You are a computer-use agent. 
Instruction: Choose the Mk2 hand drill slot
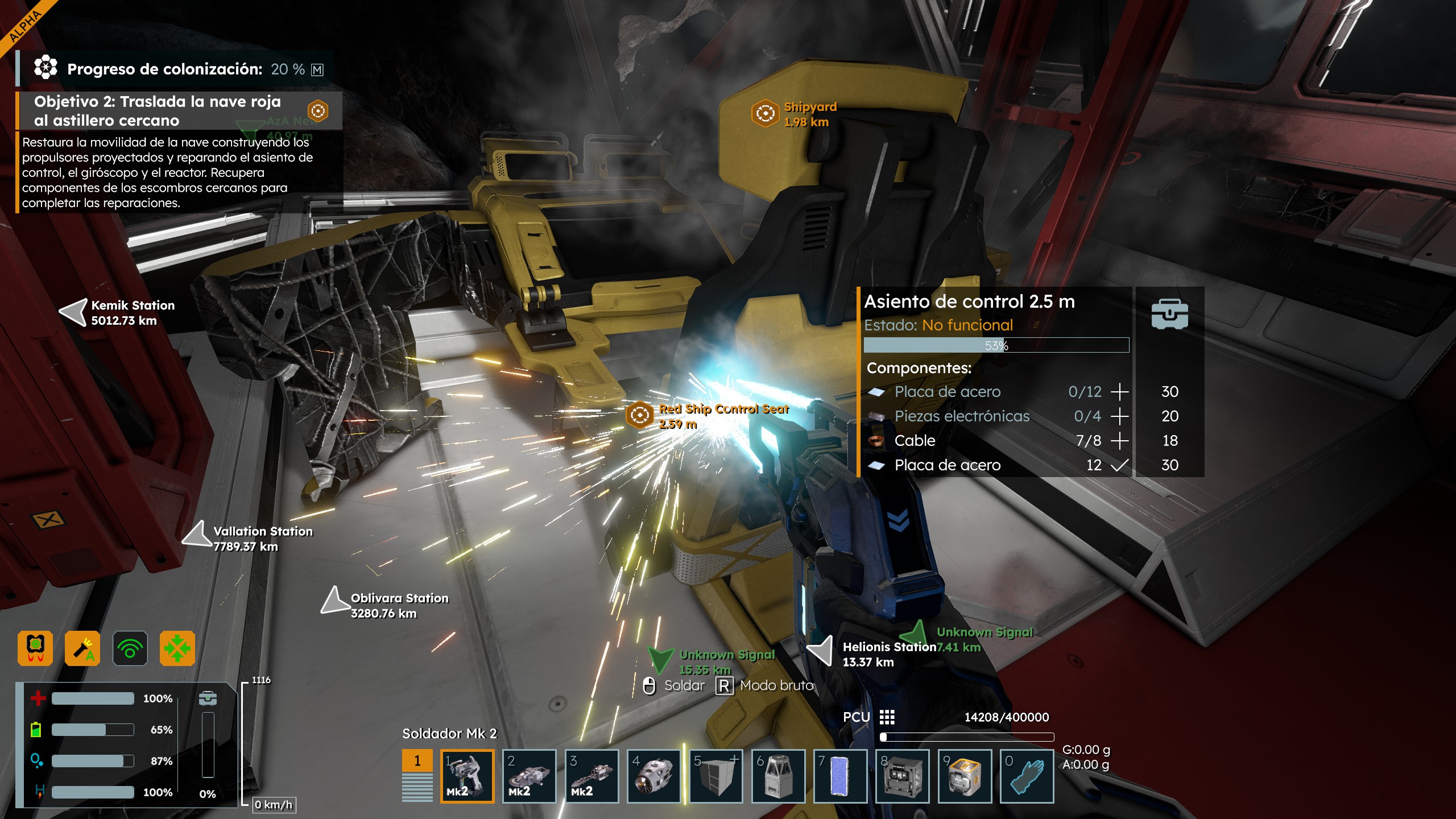point(591,776)
